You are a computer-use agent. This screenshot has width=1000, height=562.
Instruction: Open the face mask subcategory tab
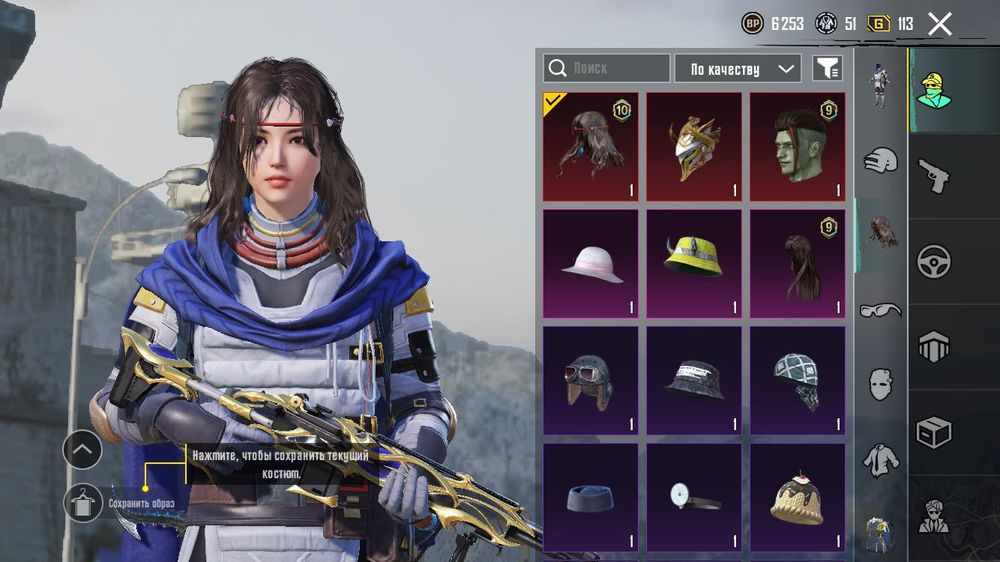coord(881,383)
